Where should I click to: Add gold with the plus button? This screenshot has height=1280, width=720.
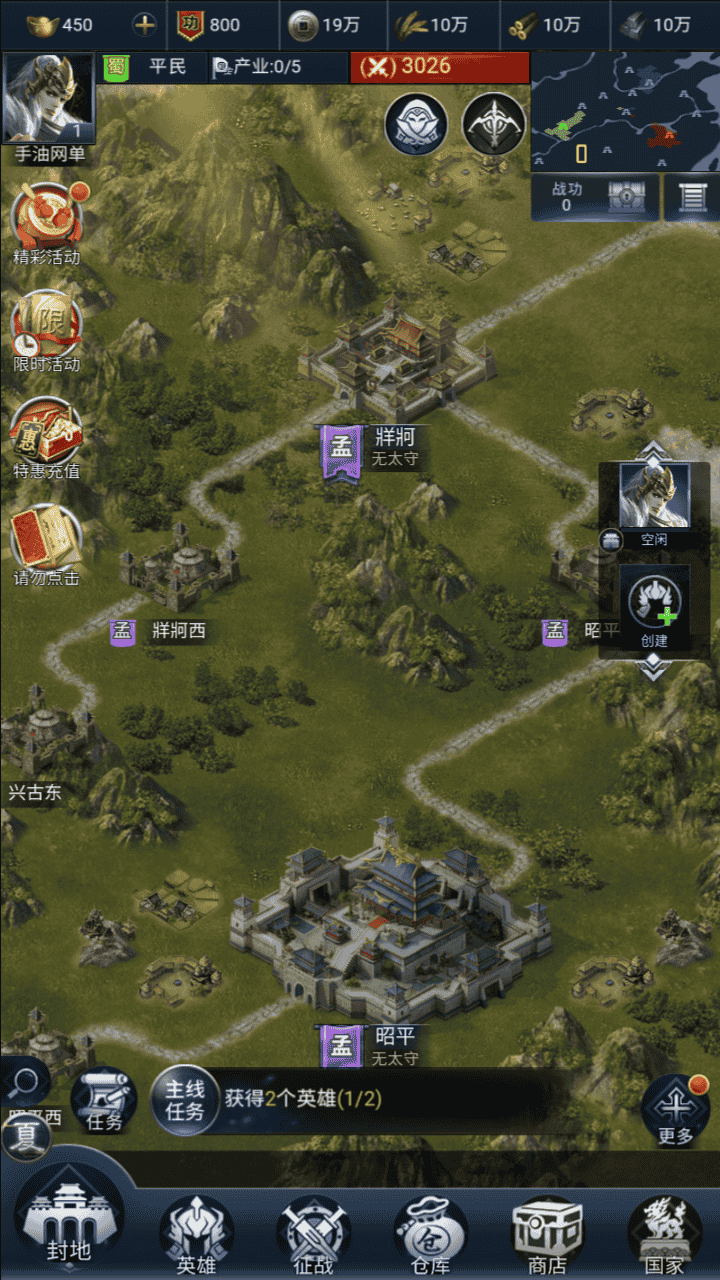click(x=145, y=25)
